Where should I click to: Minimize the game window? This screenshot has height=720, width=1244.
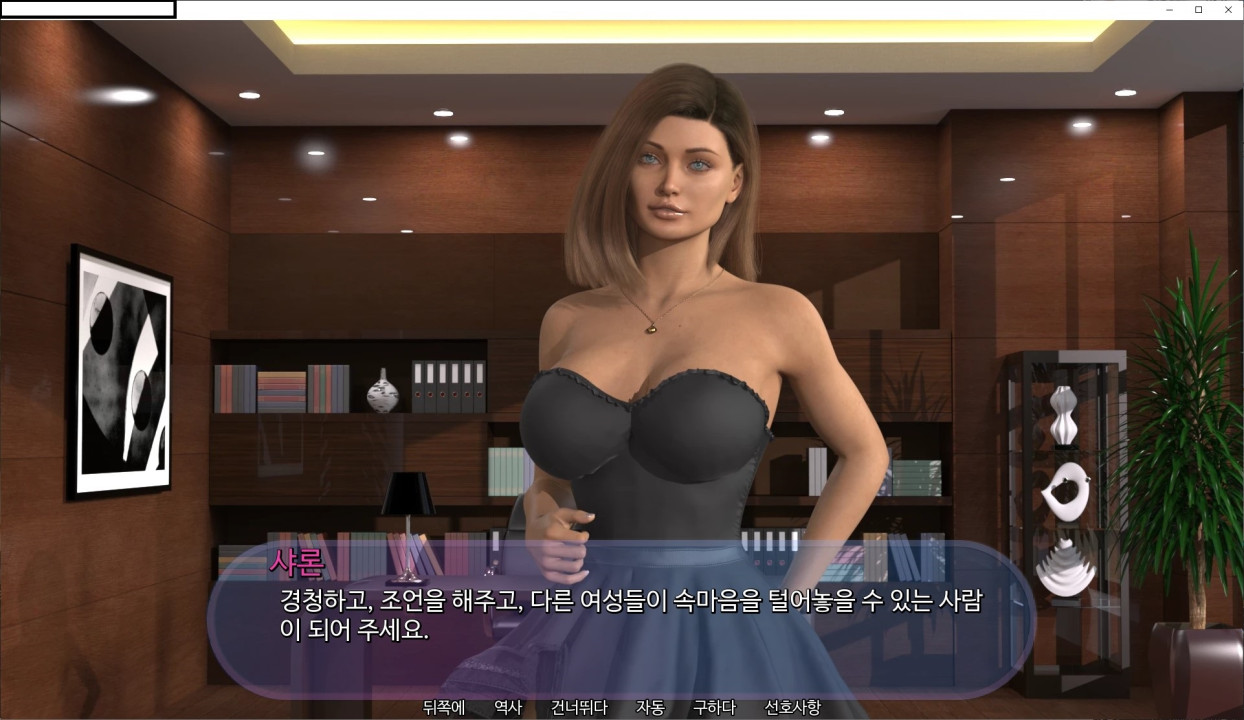tap(1170, 10)
